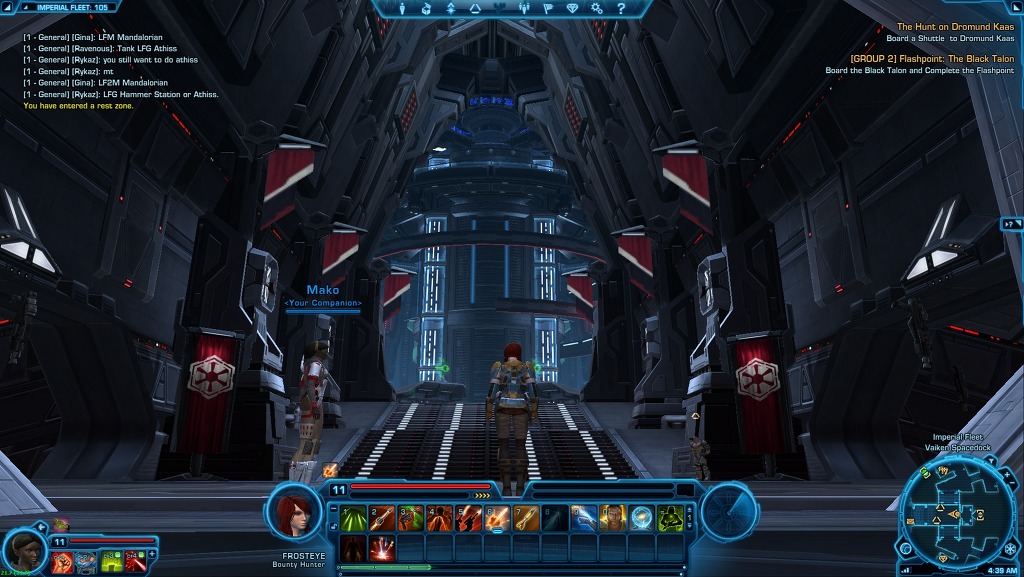This screenshot has width=1024, height=577.
Task: Open the group of people social icon
Action: click(524, 8)
